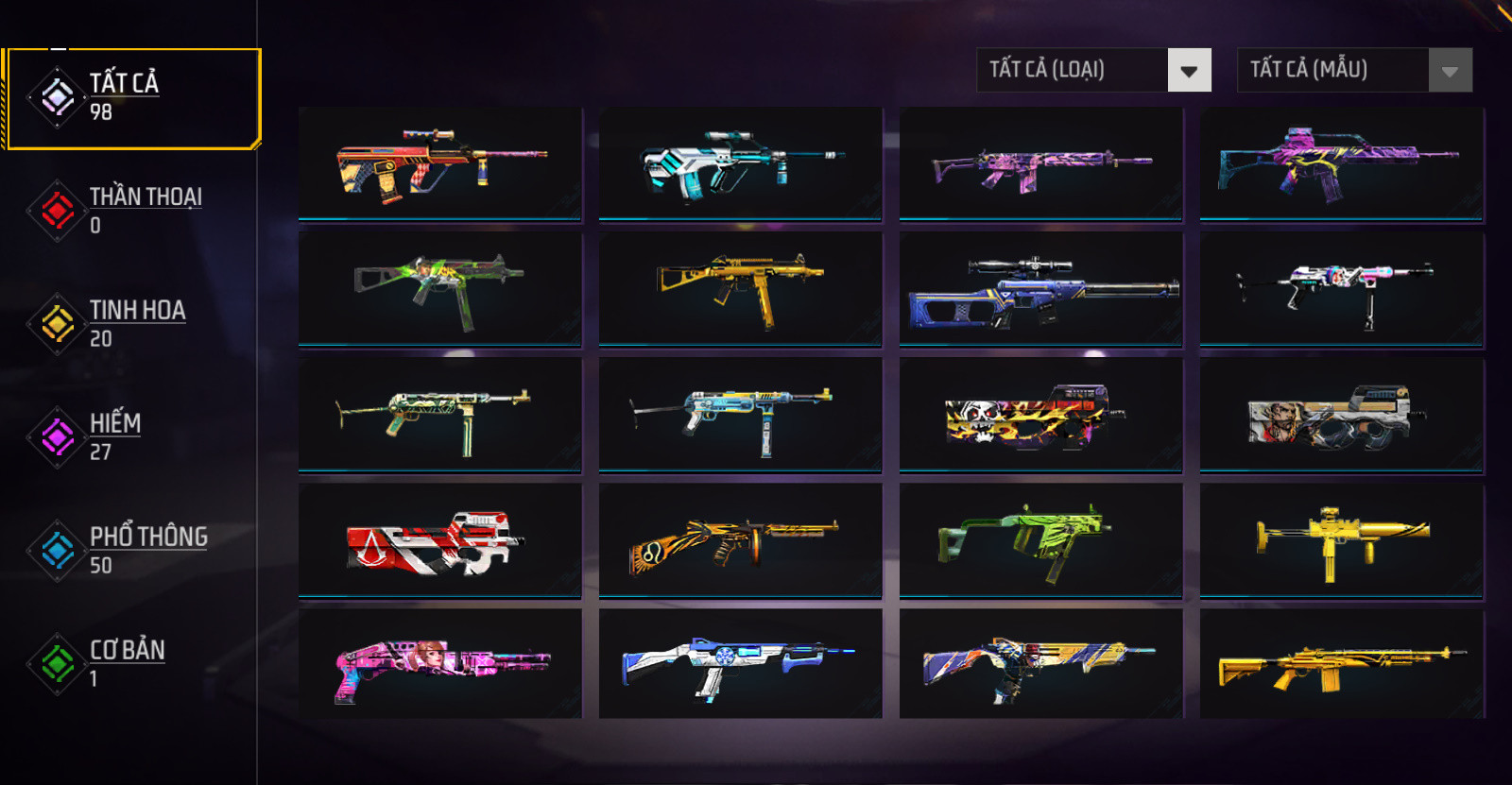Select the Tất Cả category tab

coord(132,98)
